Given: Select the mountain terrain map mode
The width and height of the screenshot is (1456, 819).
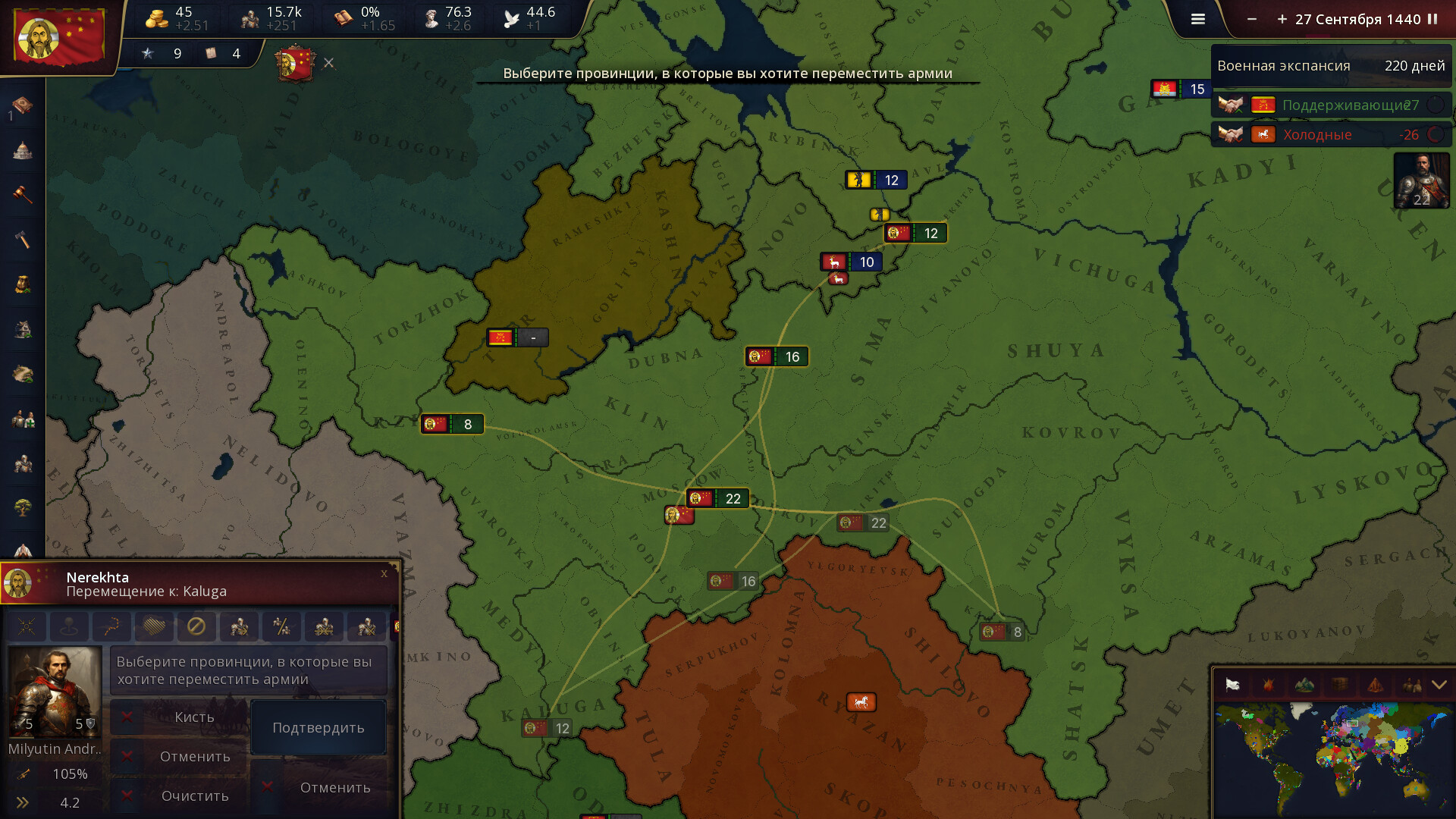Looking at the screenshot, I should click(1304, 686).
